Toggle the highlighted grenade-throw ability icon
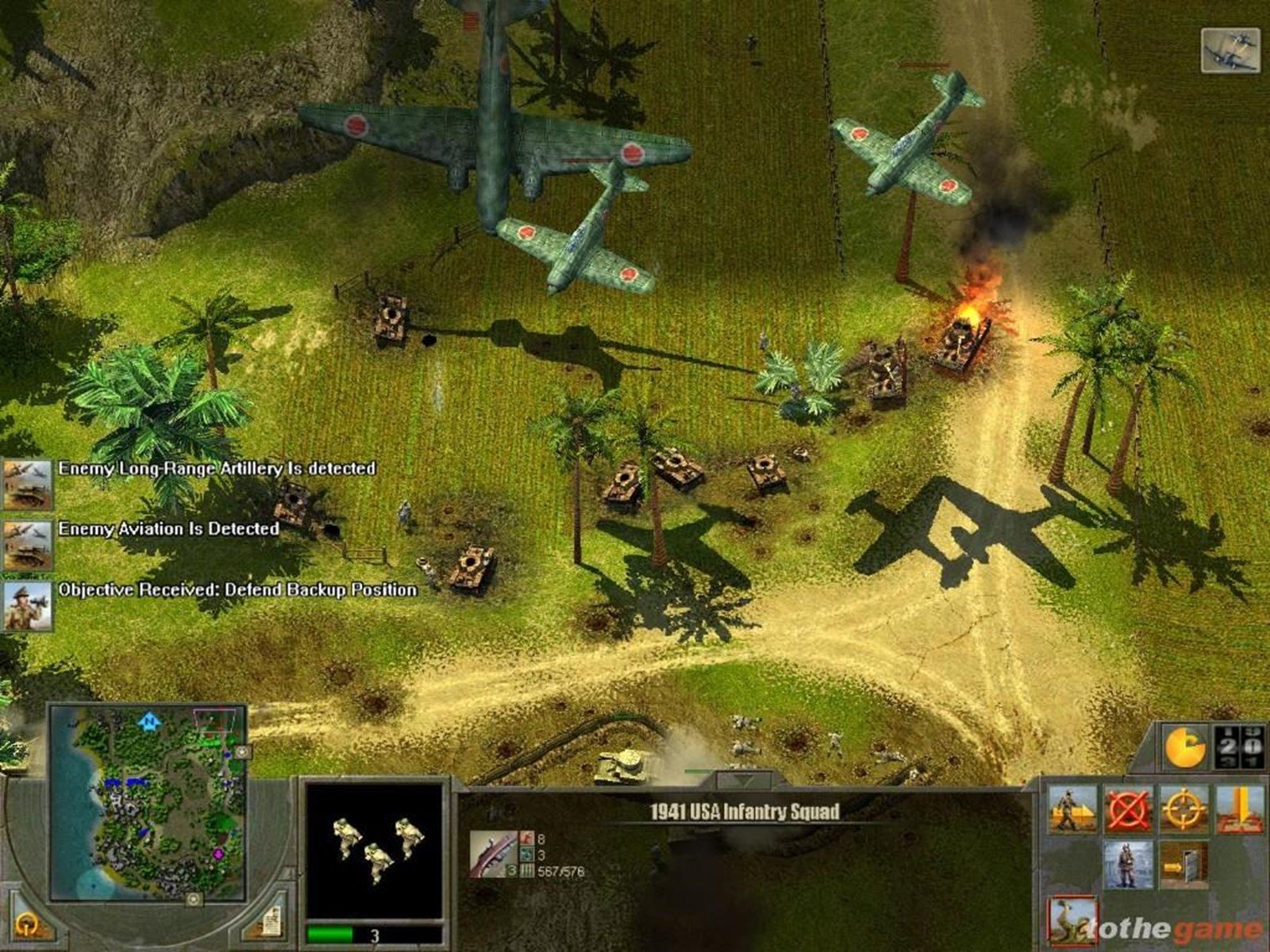 (1072, 920)
